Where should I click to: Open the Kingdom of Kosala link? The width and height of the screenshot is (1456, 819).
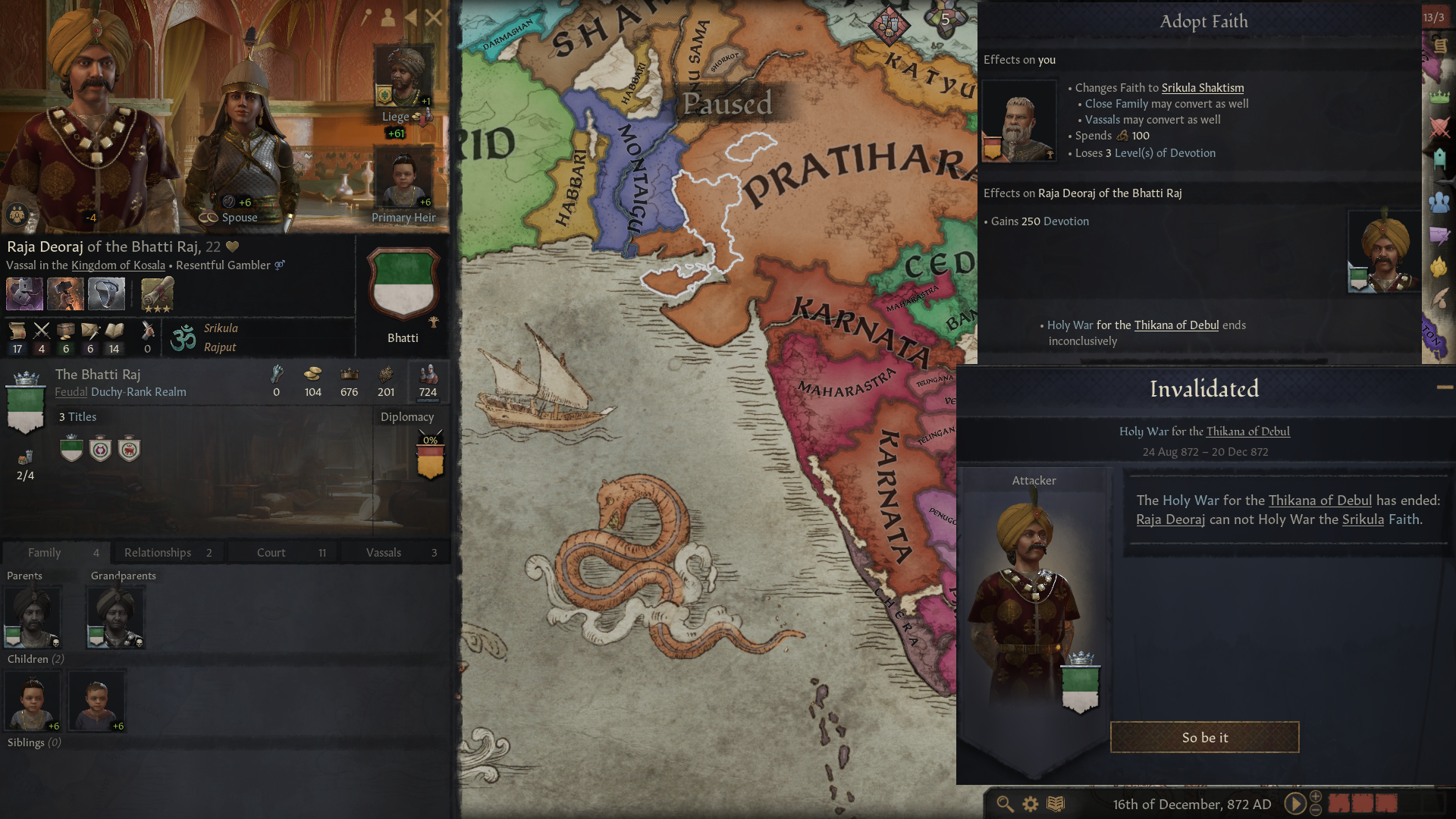coord(118,265)
